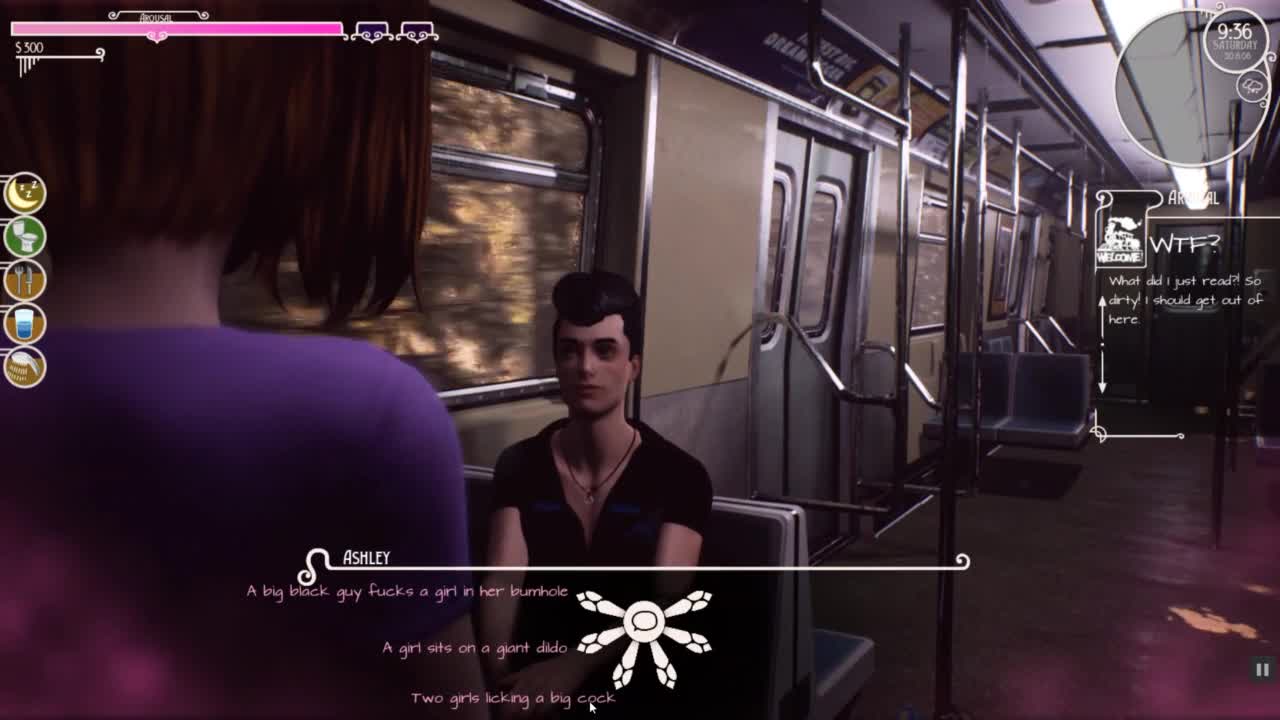Open the fork and knife hunger icon
This screenshot has width=1280, height=720.
pos(25,281)
